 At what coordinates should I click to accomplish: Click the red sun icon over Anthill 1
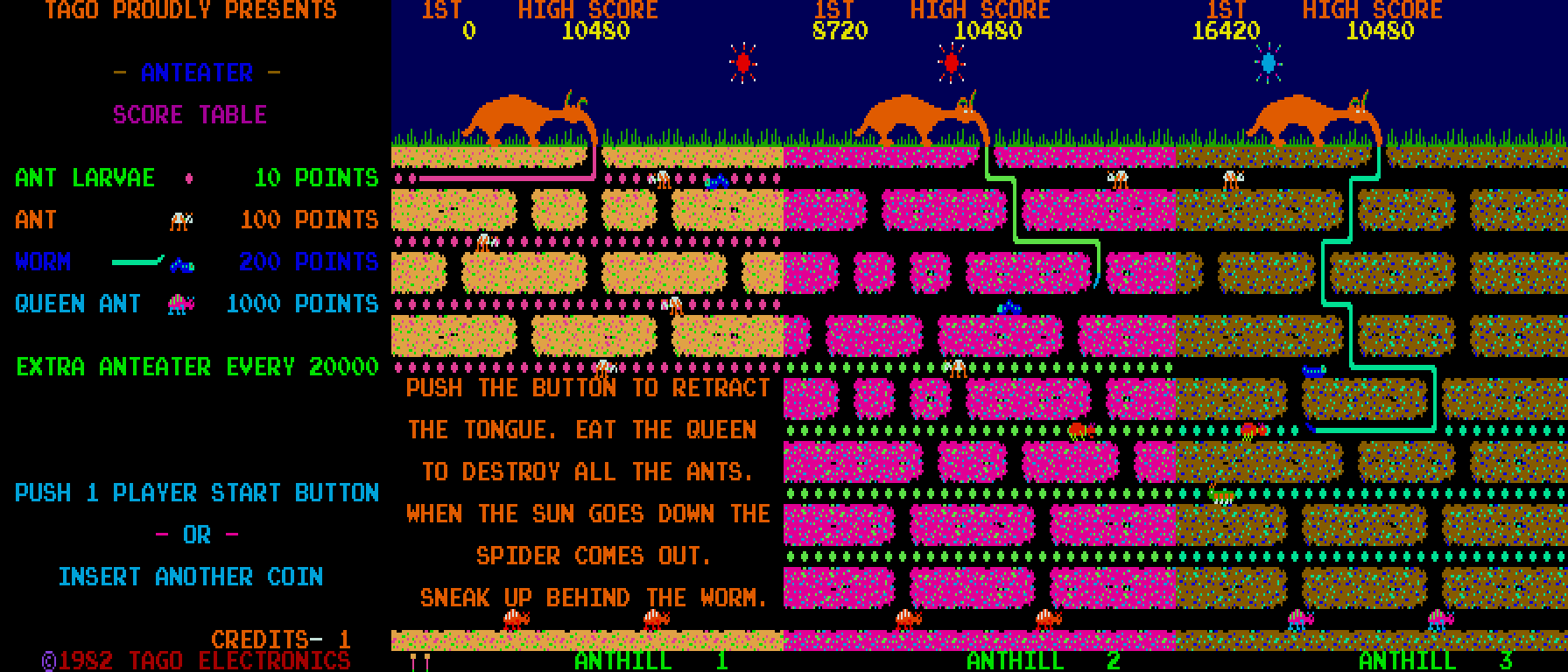[743, 61]
